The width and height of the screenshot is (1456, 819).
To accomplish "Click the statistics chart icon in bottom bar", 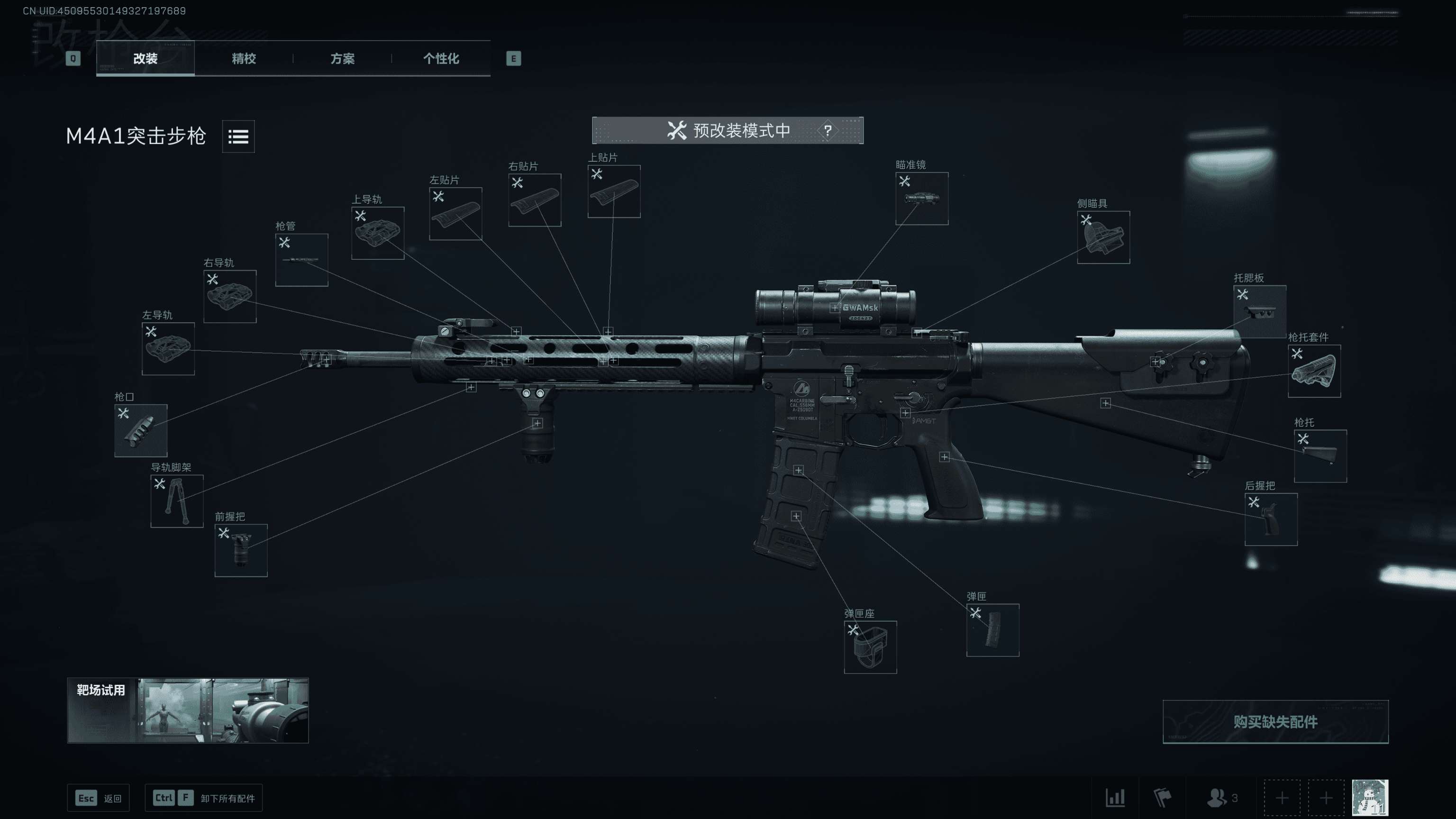I will click(1115, 798).
